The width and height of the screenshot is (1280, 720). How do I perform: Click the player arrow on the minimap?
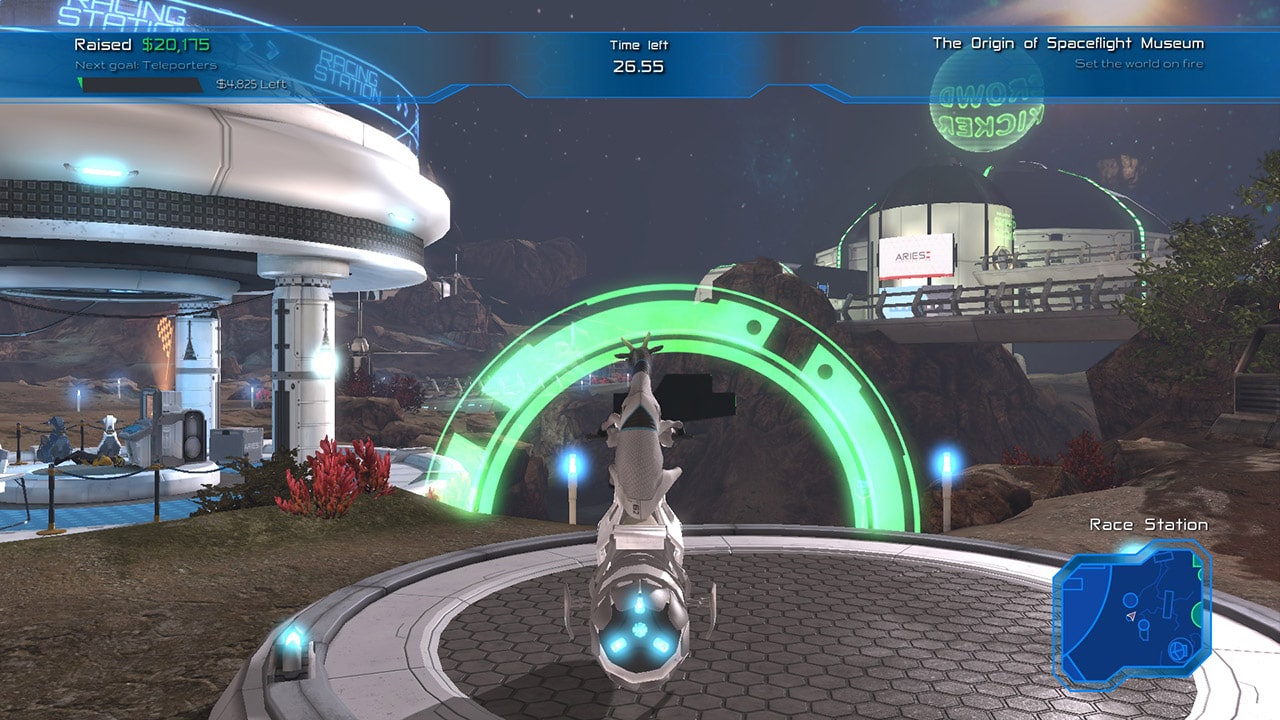[x=1131, y=616]
